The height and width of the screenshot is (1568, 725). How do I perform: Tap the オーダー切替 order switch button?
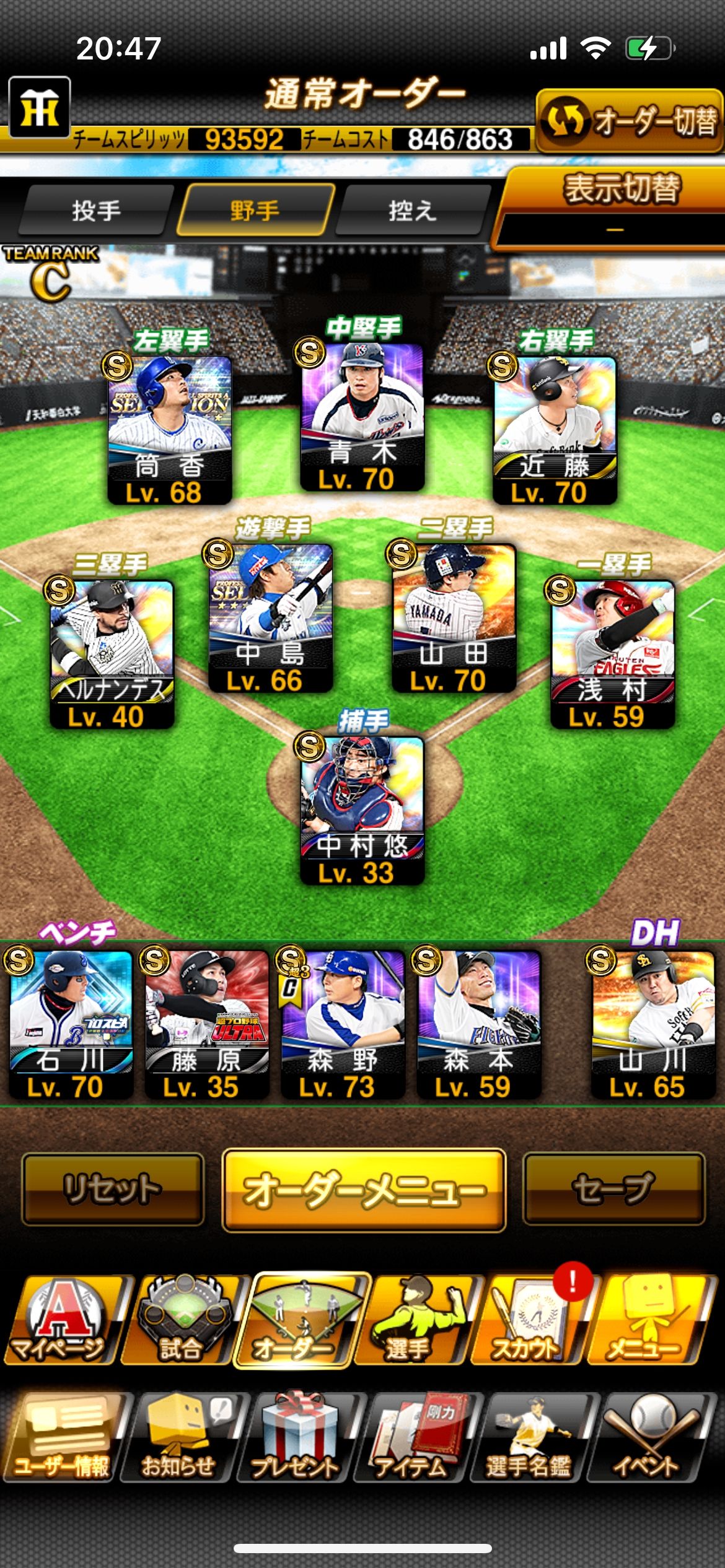(629, 121)
